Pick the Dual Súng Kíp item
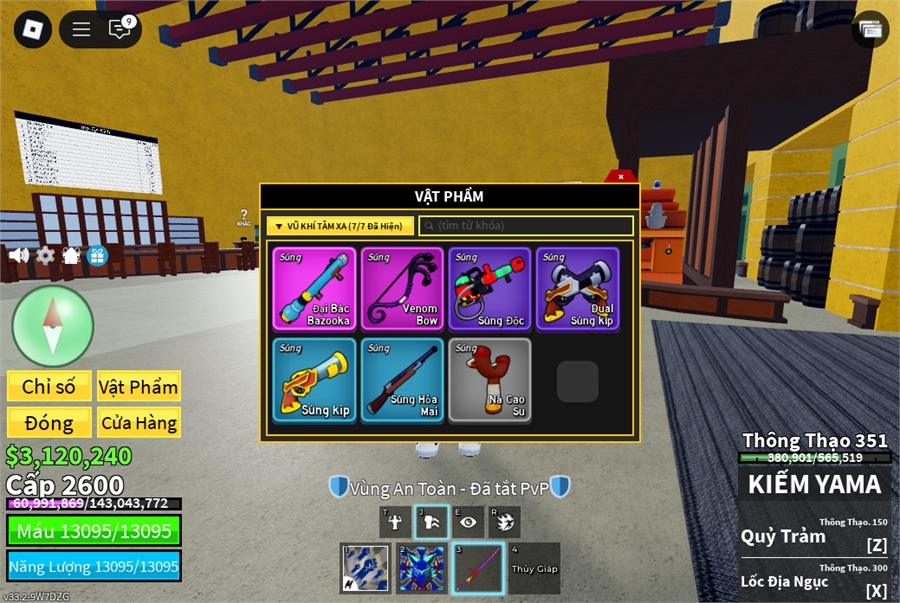The image size is (900, 603). (577, 289)
